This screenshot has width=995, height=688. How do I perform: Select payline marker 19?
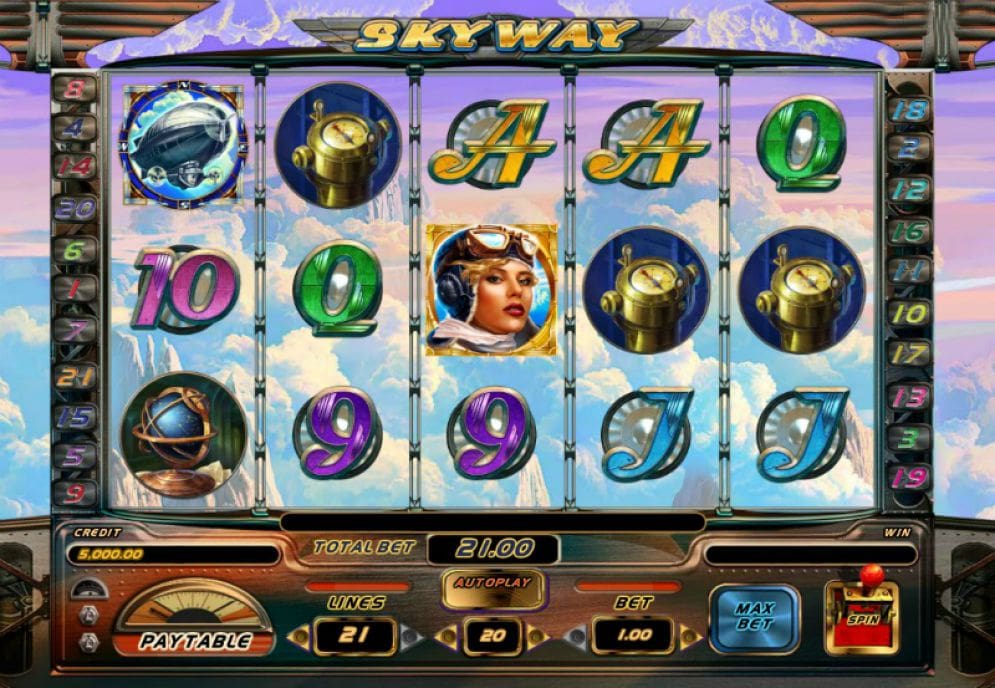[x=910, y=474]
